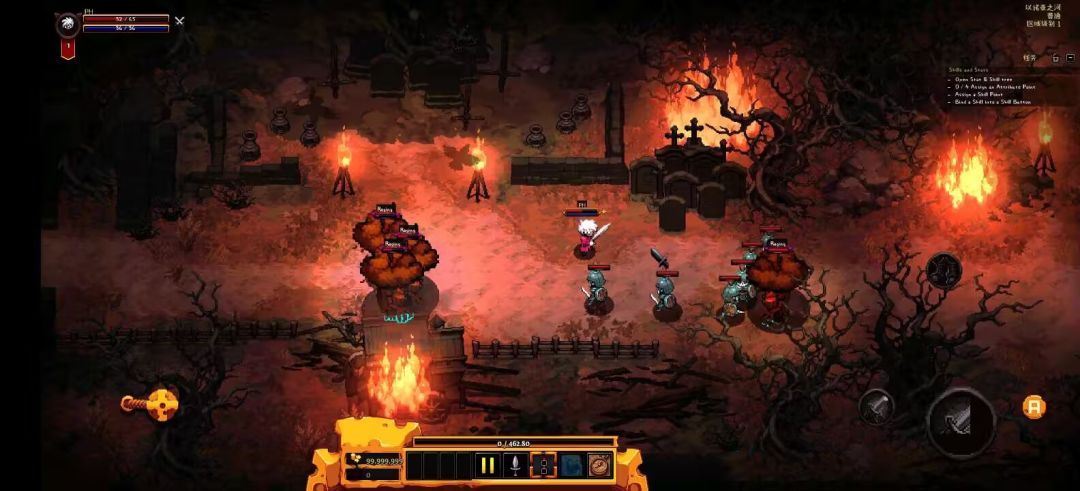The height and width of the screenshot is (491, 1080).
Task: Tap the crossed swords icon beside health bar
Action: [179, 20]
